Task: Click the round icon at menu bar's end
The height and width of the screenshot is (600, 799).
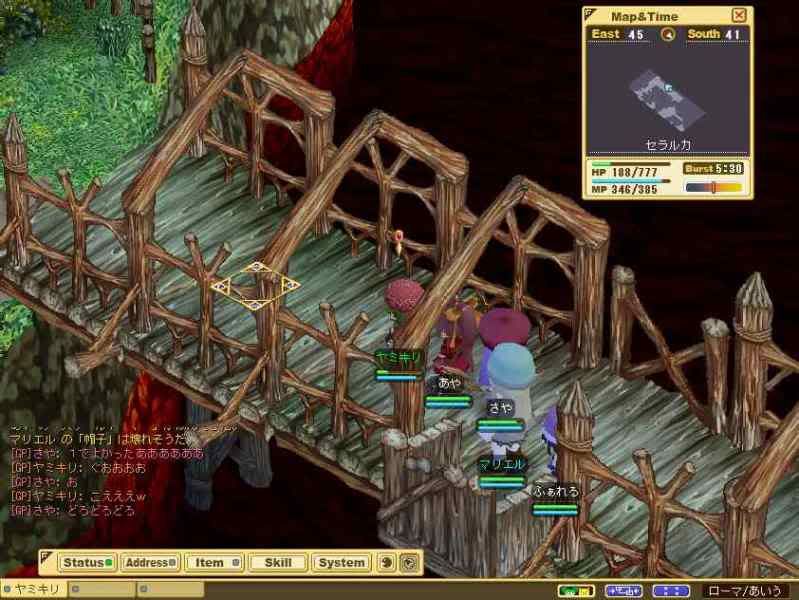Action: [x=408, y=562]
